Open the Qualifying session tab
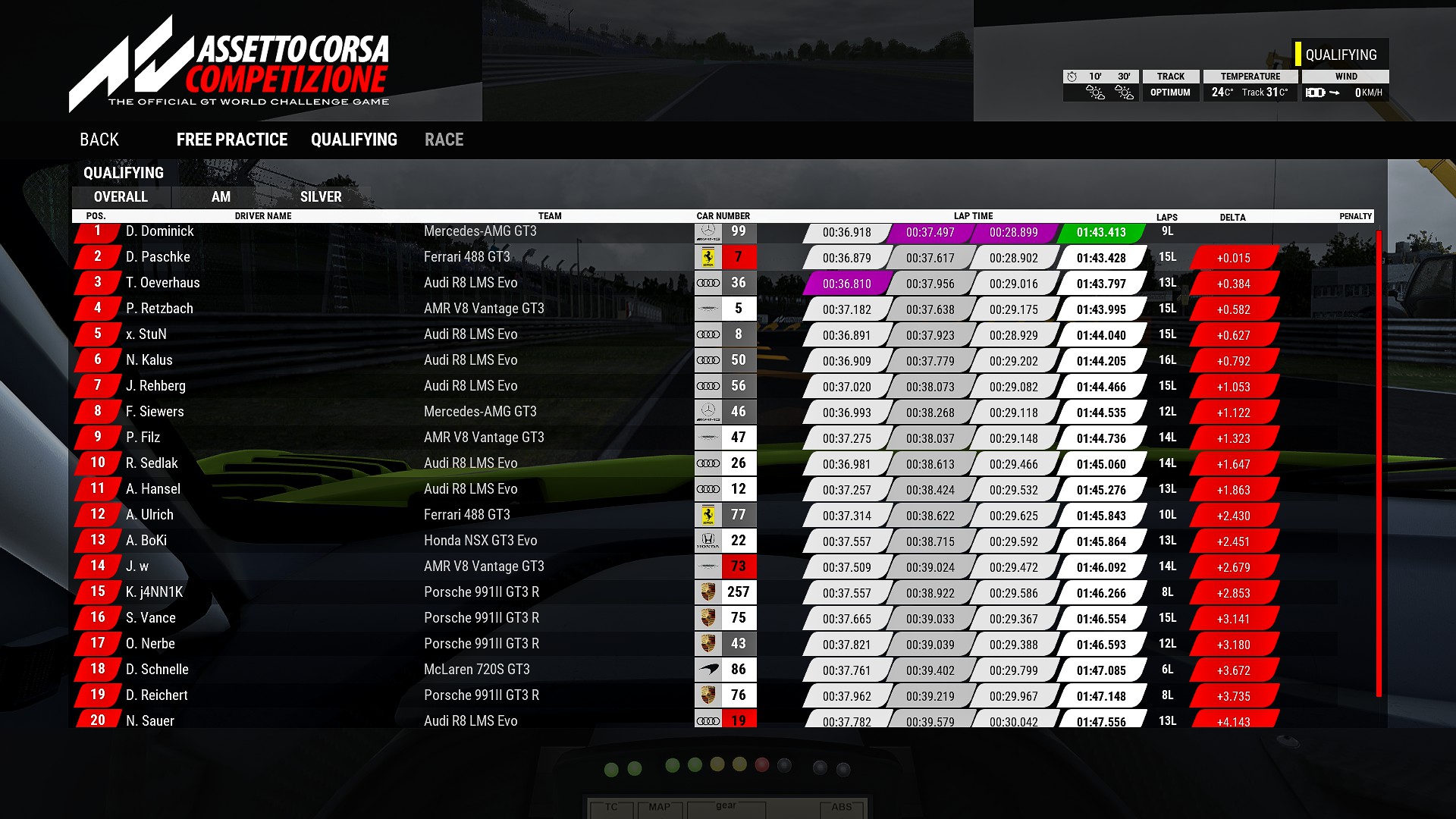The width and height of the screenshot is (1456, 819). [353, 140]
